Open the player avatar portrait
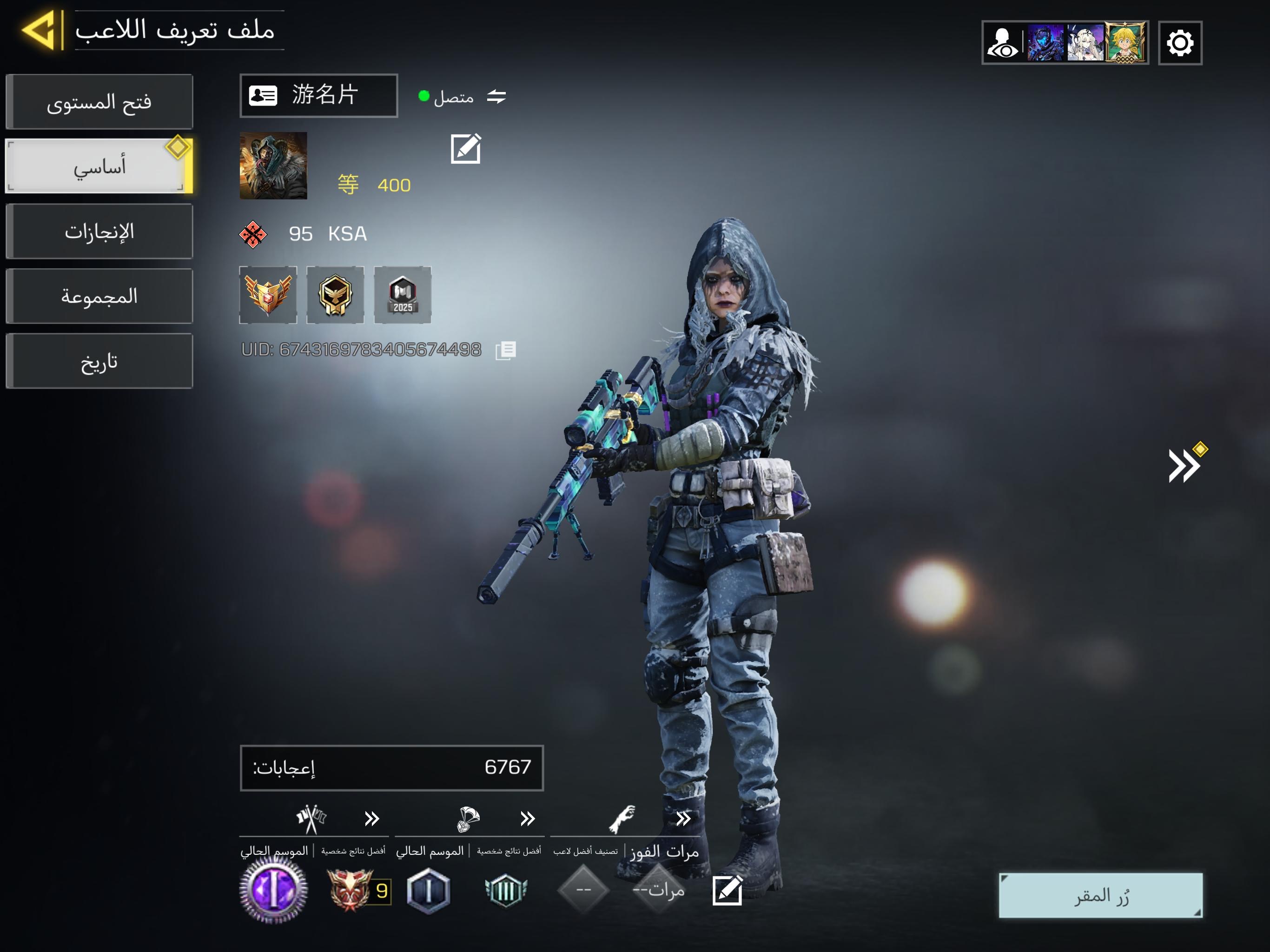 coord(273,166)
